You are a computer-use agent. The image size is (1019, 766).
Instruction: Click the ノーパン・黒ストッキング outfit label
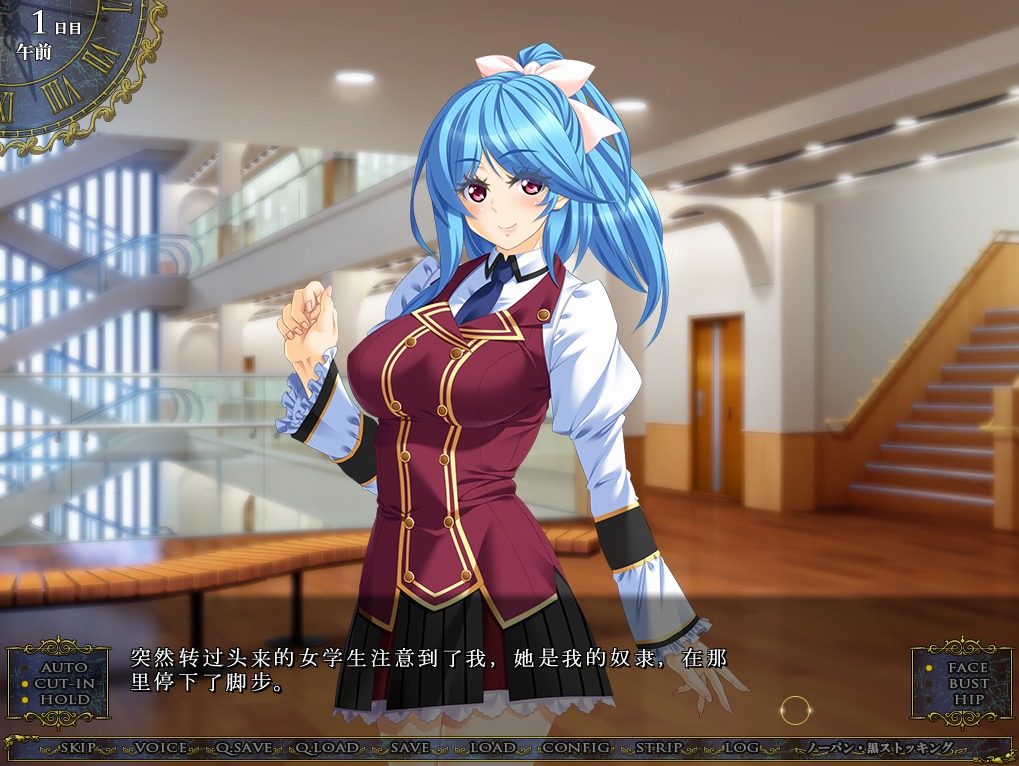(x=880, y=748)
